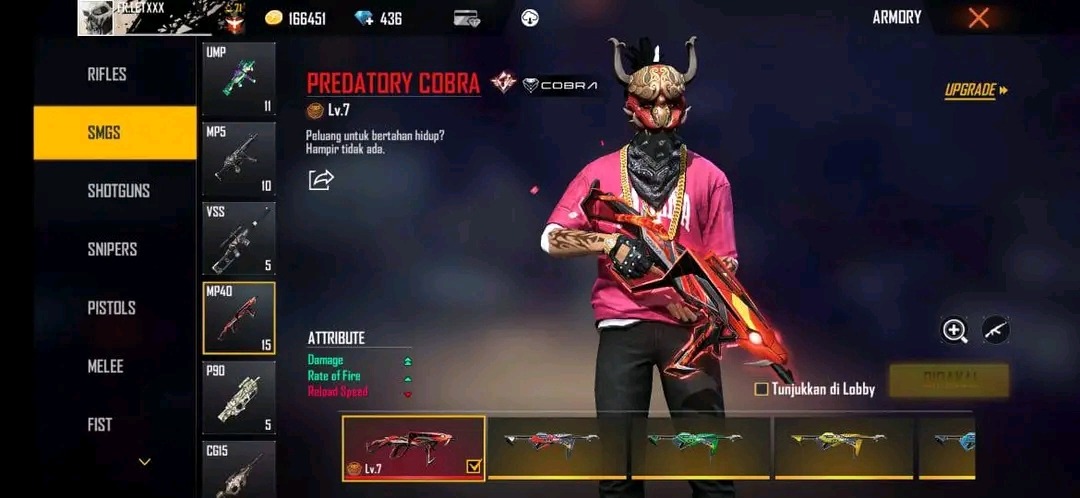Select the Fist category
The image size is (1080, 498).
pos(100,425)
